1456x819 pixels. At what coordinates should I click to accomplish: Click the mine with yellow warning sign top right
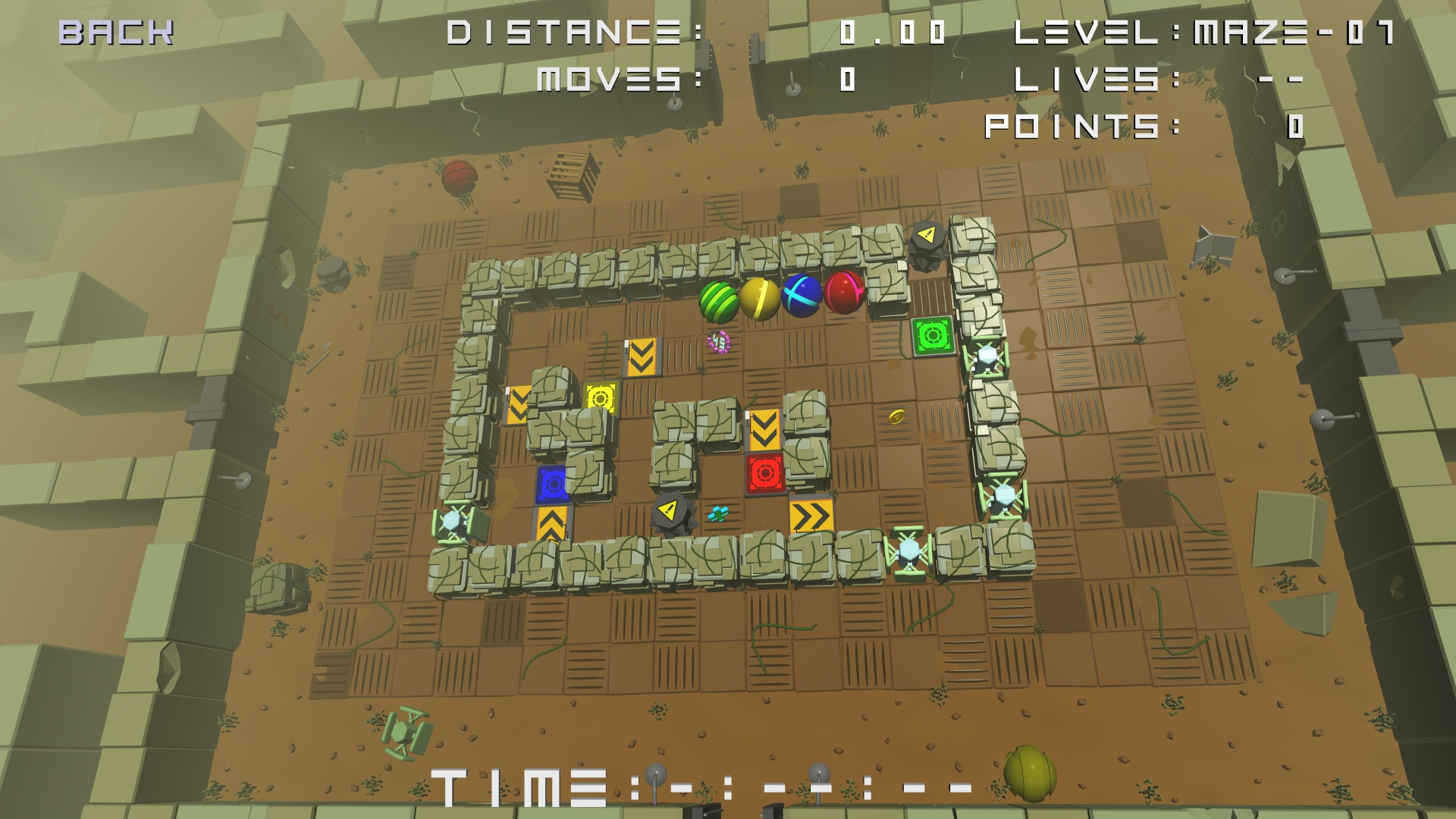pos(929,246)
